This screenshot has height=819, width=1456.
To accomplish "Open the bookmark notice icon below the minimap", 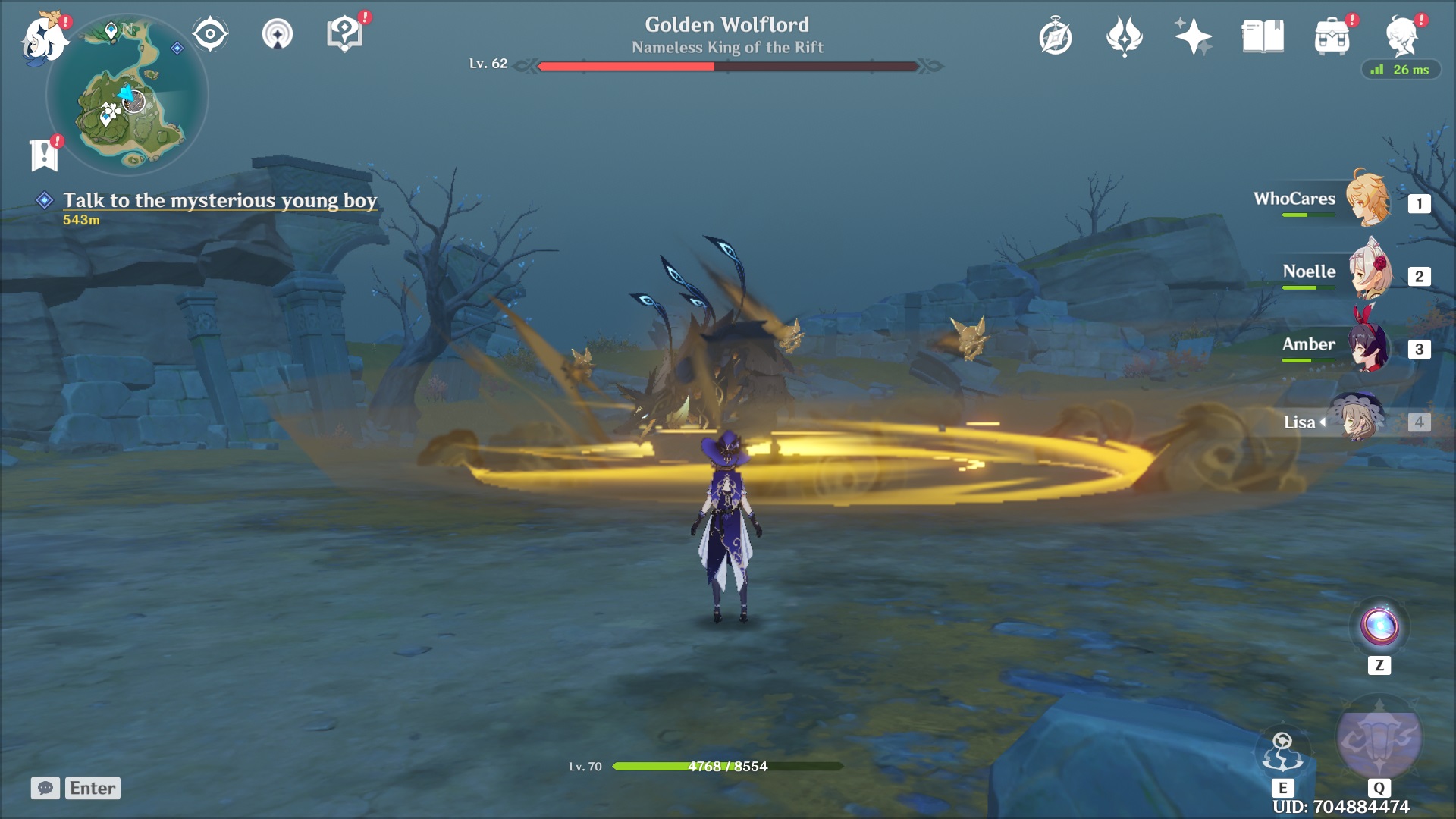I will (x=44, y=155).
